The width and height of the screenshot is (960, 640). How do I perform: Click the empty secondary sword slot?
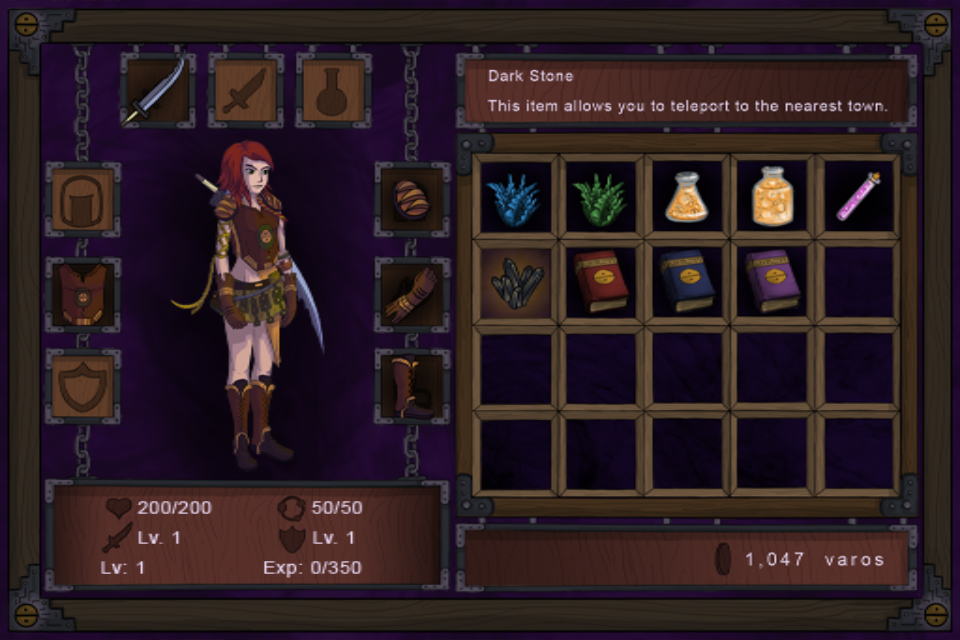pyautogui.click(x=245, y=91)
